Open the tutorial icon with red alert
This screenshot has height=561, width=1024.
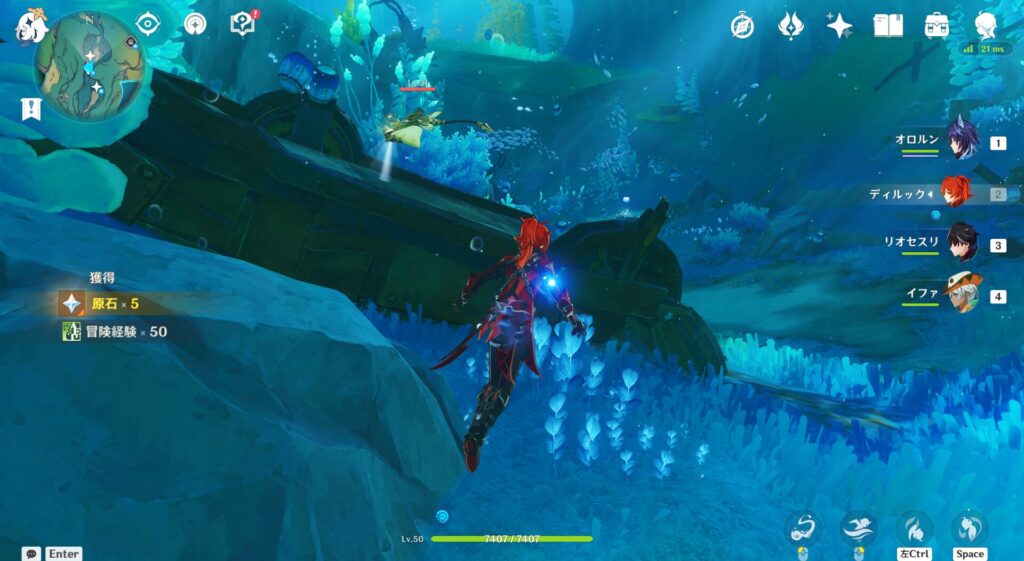[242, 24]
